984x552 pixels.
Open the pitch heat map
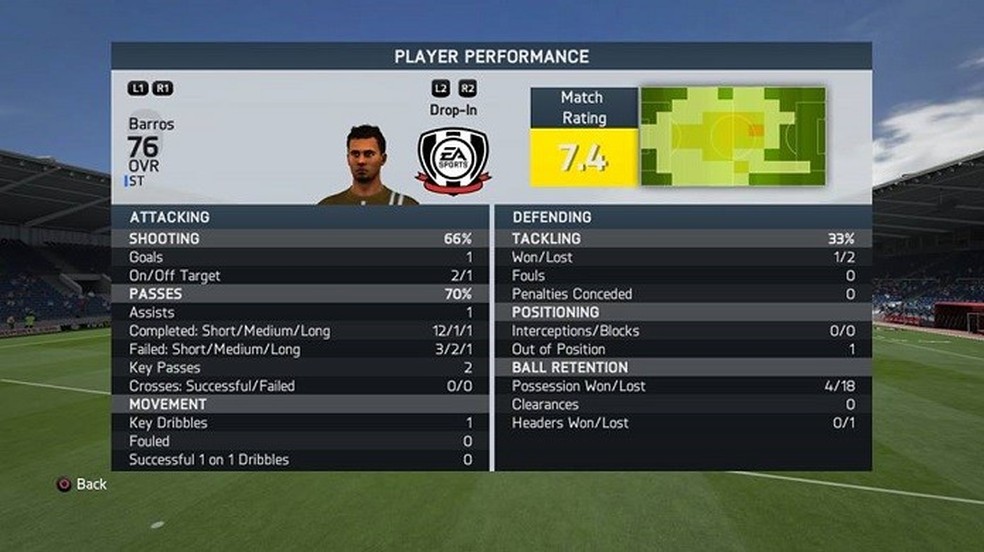pos(732,136)
